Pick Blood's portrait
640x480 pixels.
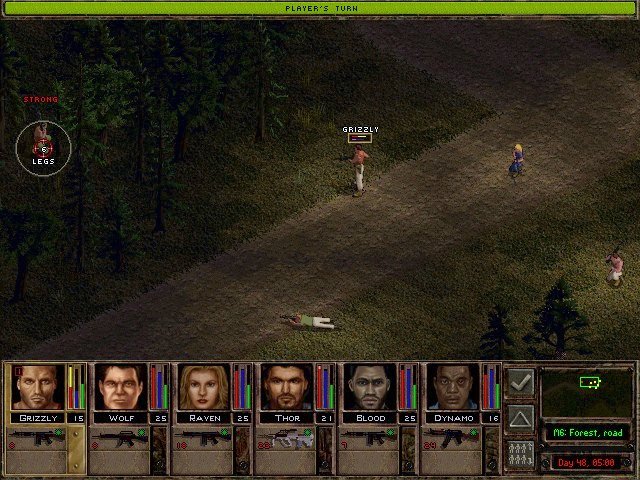click(371, 387)
